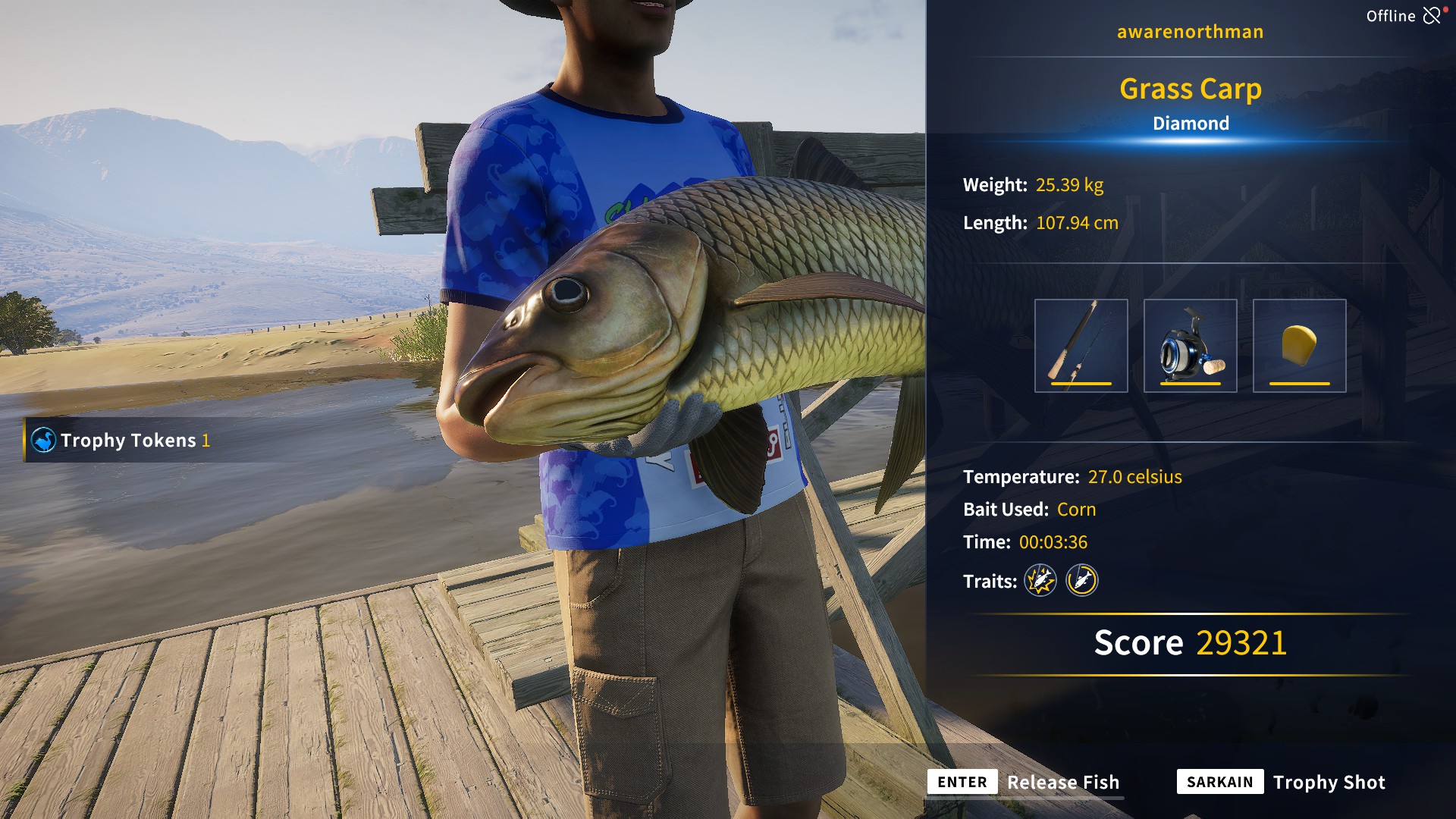
Task: Select the Grass Carp title
Action: pos(1191,89)
